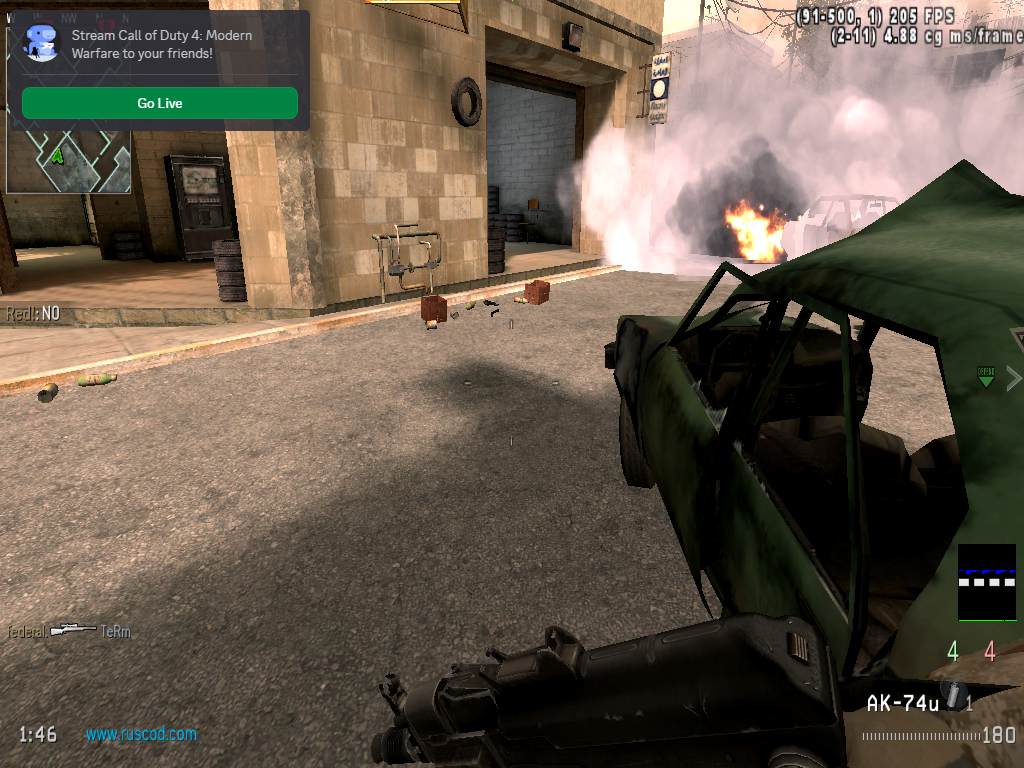The width and height of the screenshot is (1024, 768).
Task: Click the stance indicator box
Action: 986,582
